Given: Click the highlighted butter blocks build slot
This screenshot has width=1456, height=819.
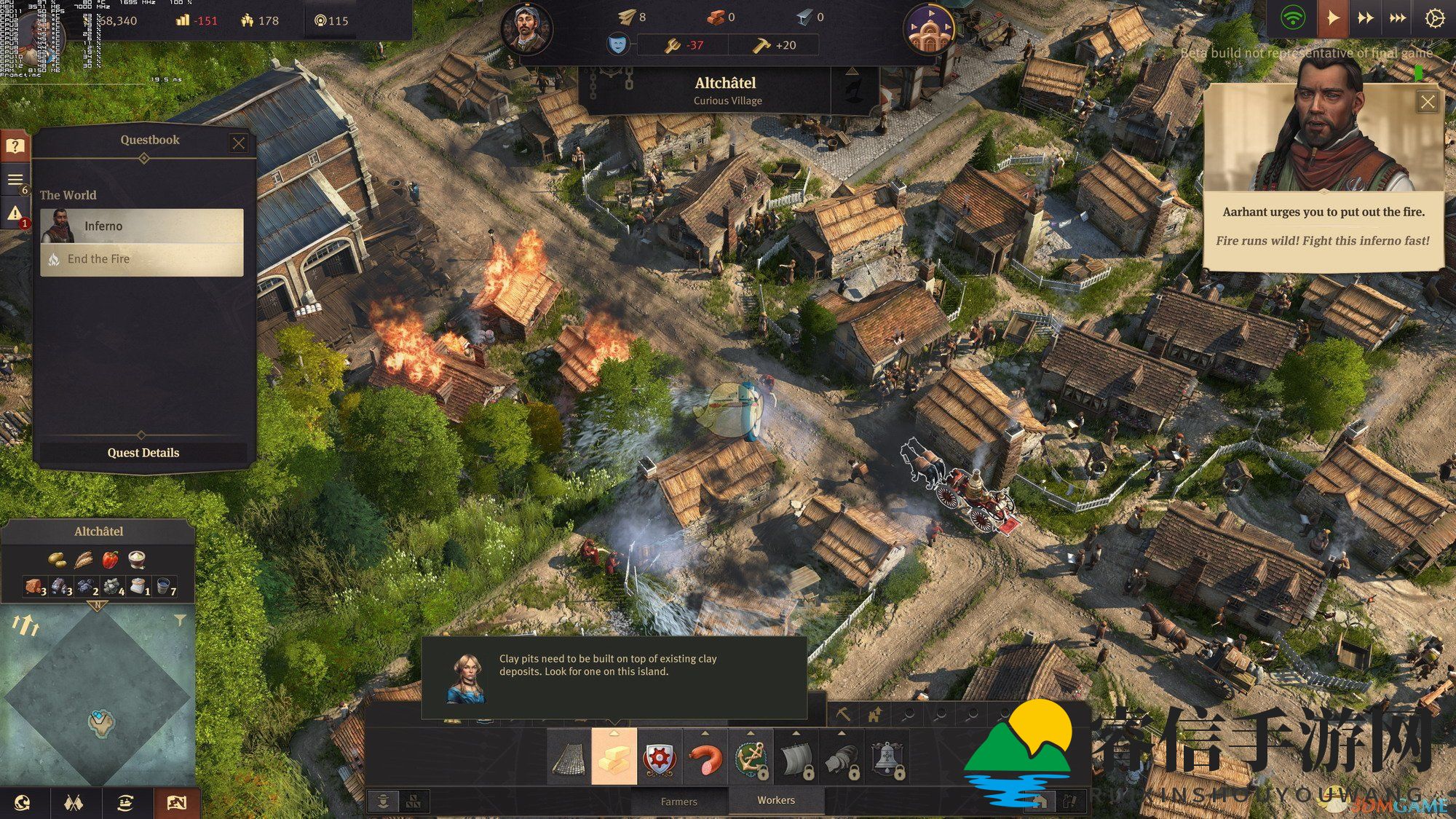Looking at the screenshot, I should click(x=614, y=758).
